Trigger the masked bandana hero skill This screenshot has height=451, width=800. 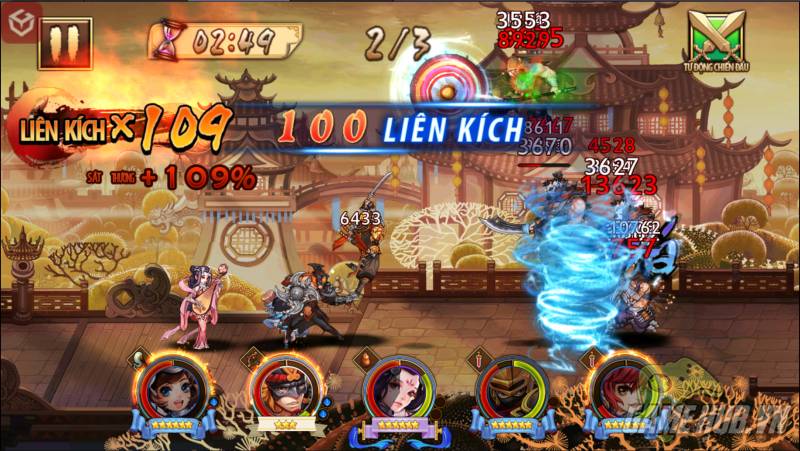(281, 389)
